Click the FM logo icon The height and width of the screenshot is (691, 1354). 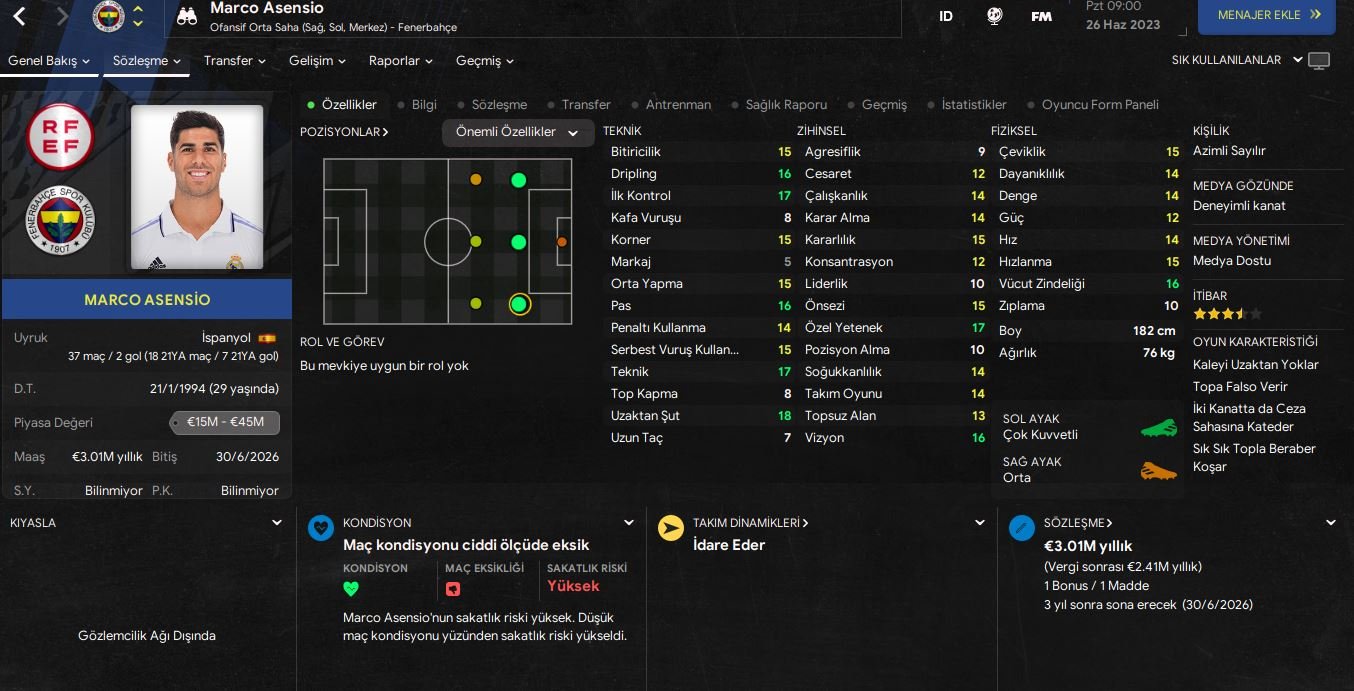(x=1041, y=16)
